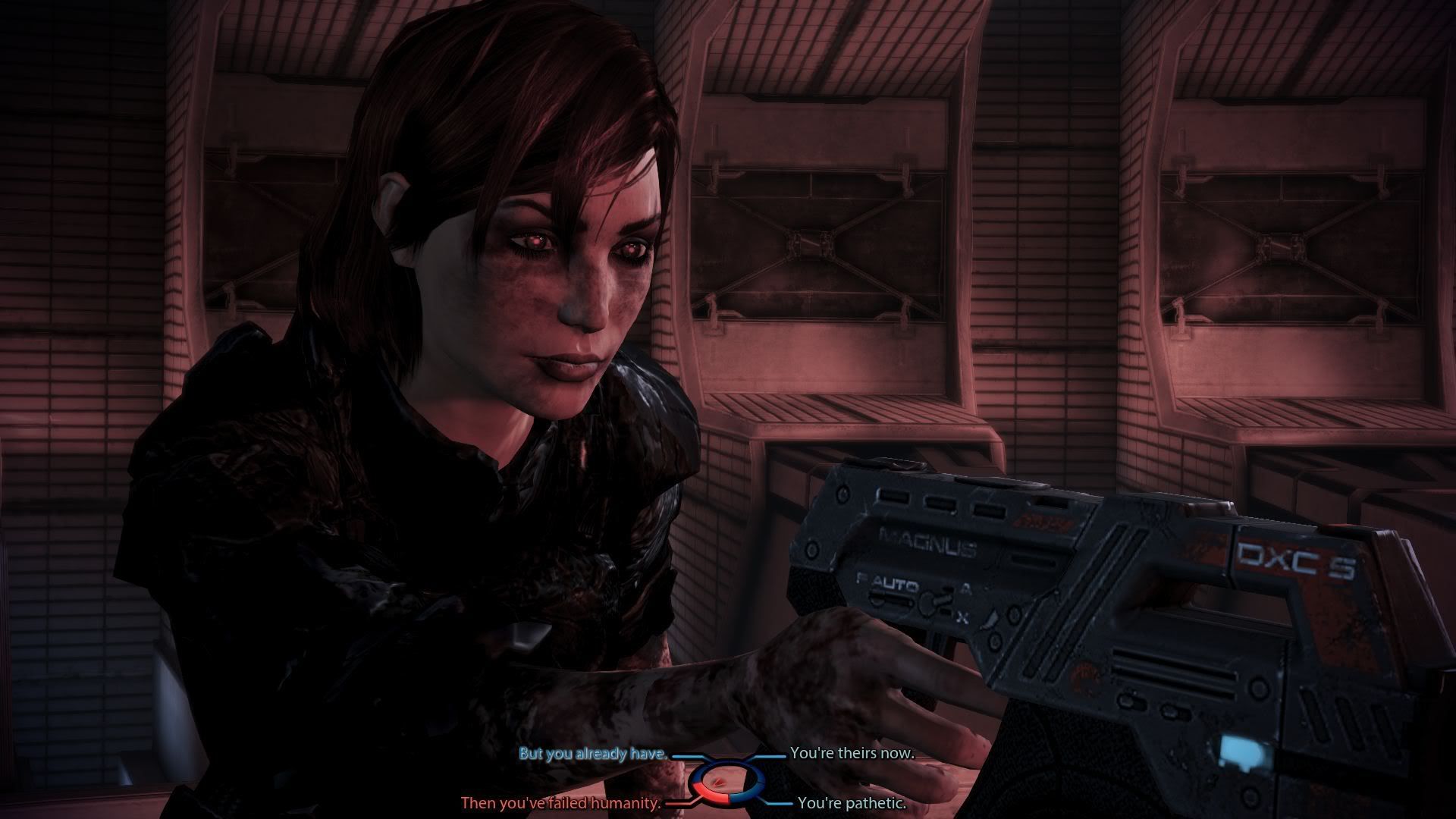Select the "You're theirs now." dialogue option

tap(852, 754)
